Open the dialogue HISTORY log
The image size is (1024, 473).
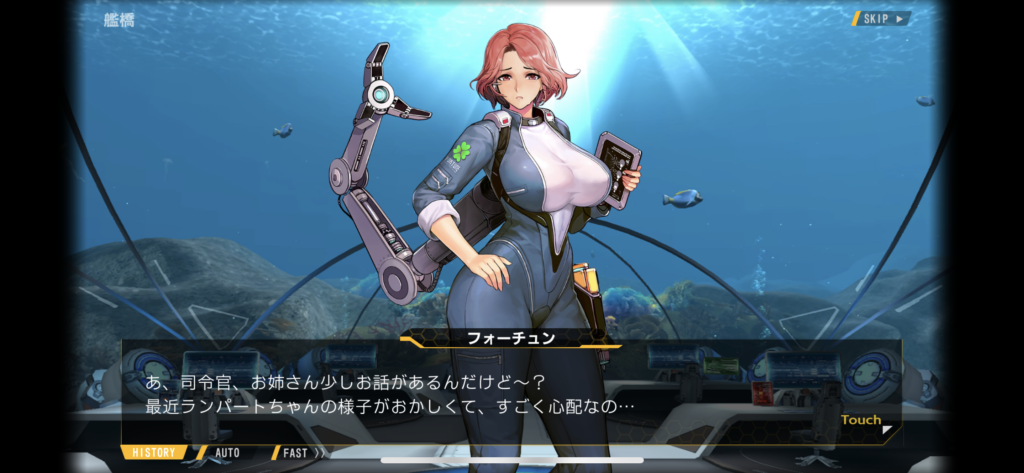click(x=155, y=452)
